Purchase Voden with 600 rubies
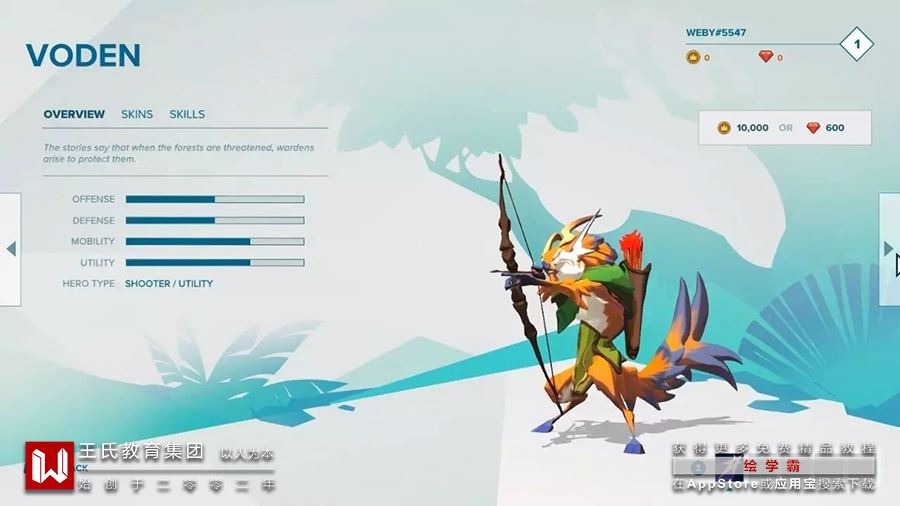This screenshot has height=506, width=900. [825, 128]
